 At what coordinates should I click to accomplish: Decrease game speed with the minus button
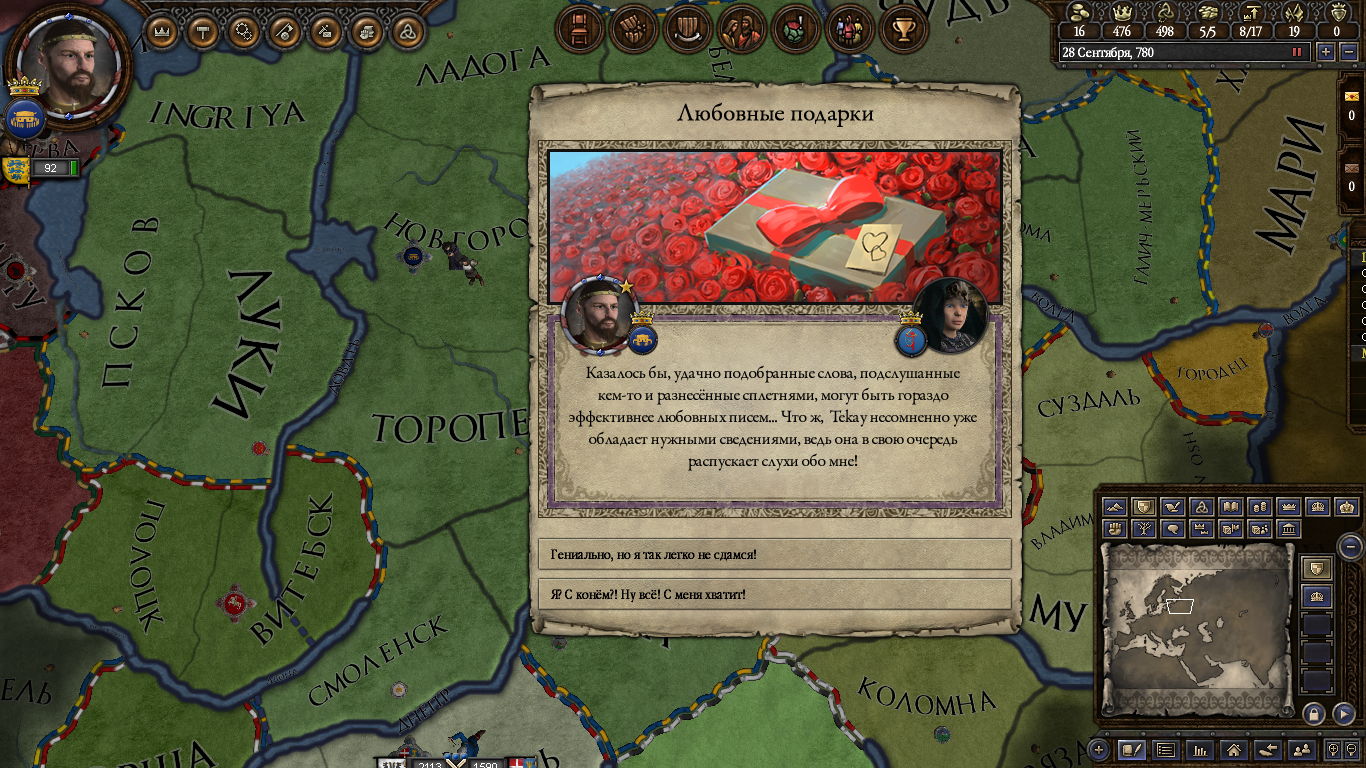(1349, 52)
